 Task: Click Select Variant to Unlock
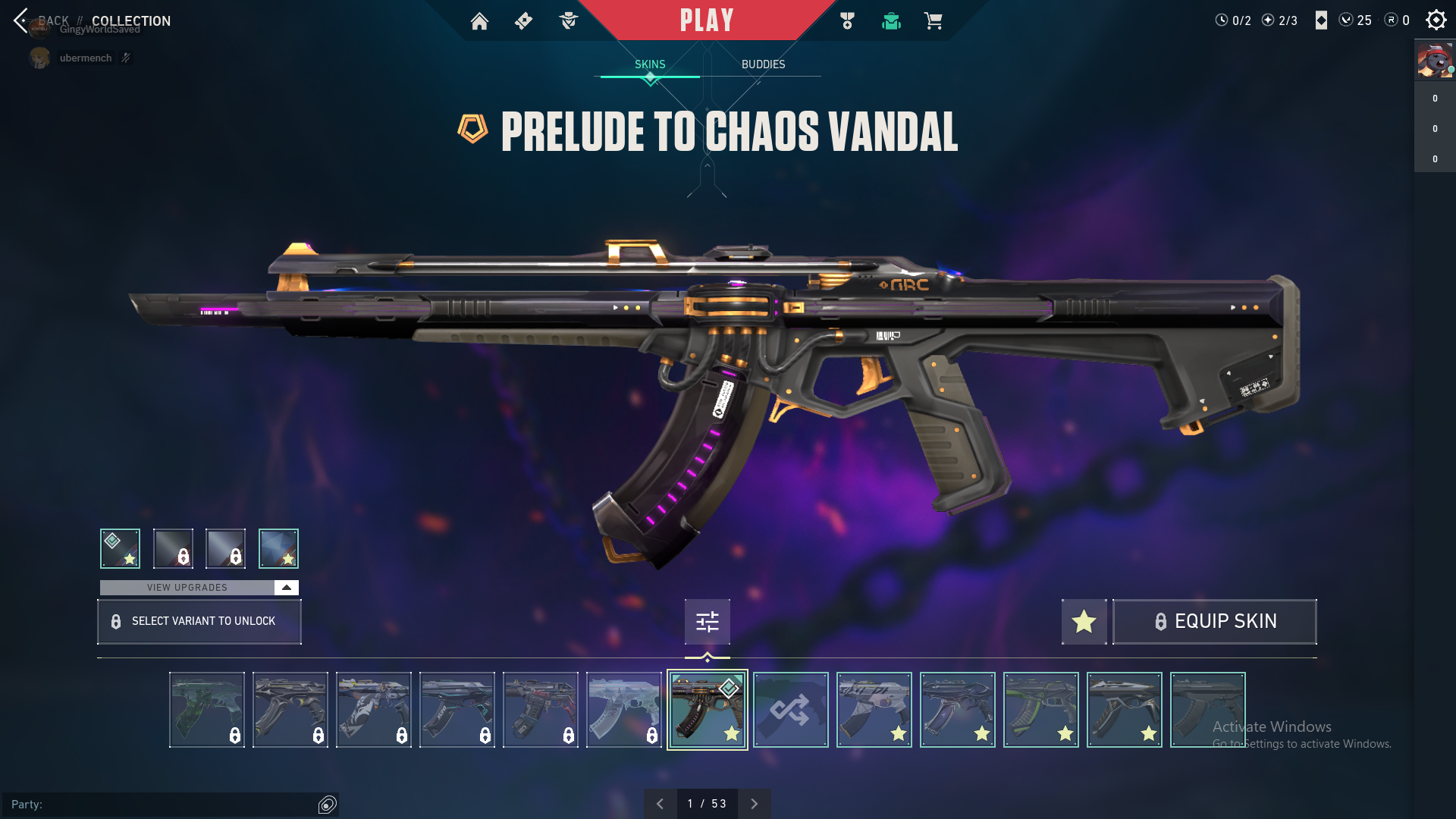[x=199, y=622]
